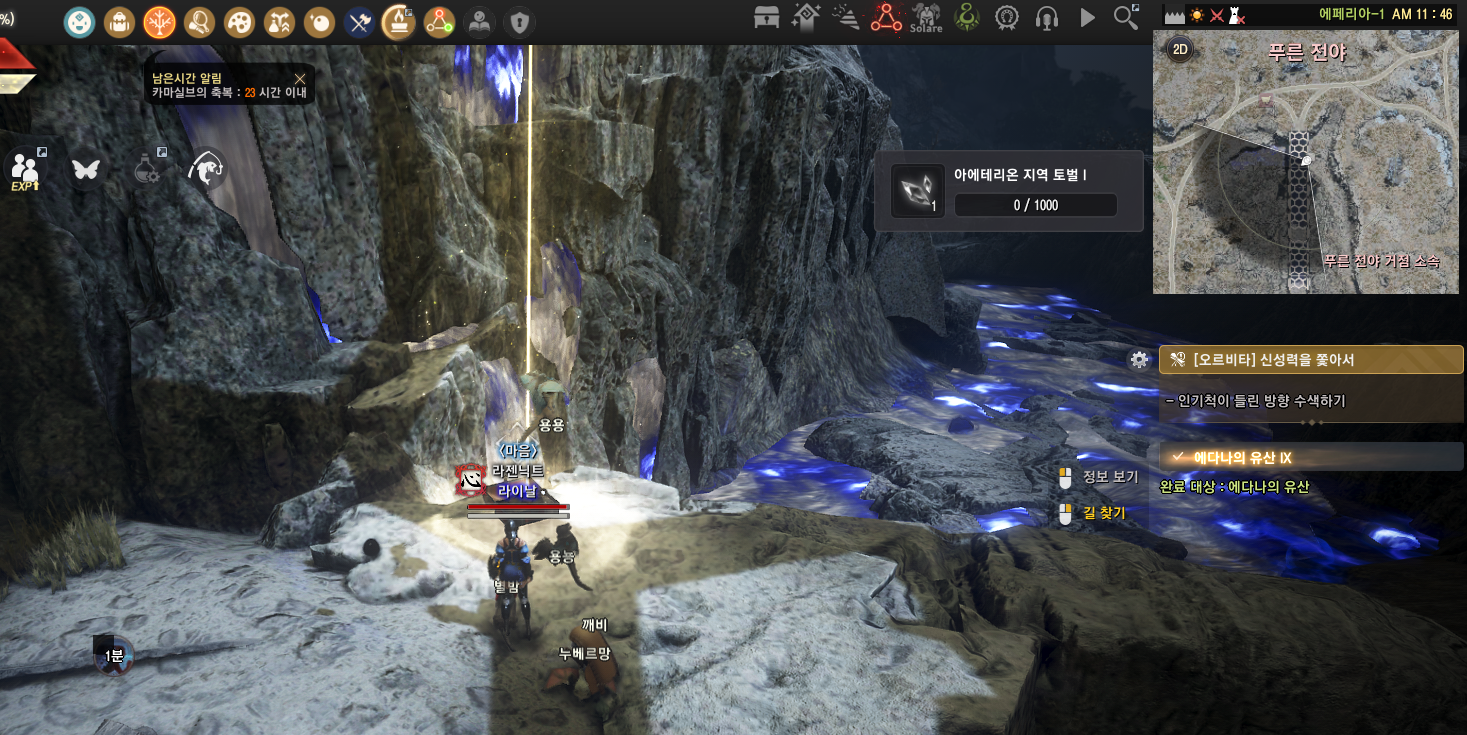Open the potion settings flask icon
The image size is (1467, 735).
pos(148,169)
